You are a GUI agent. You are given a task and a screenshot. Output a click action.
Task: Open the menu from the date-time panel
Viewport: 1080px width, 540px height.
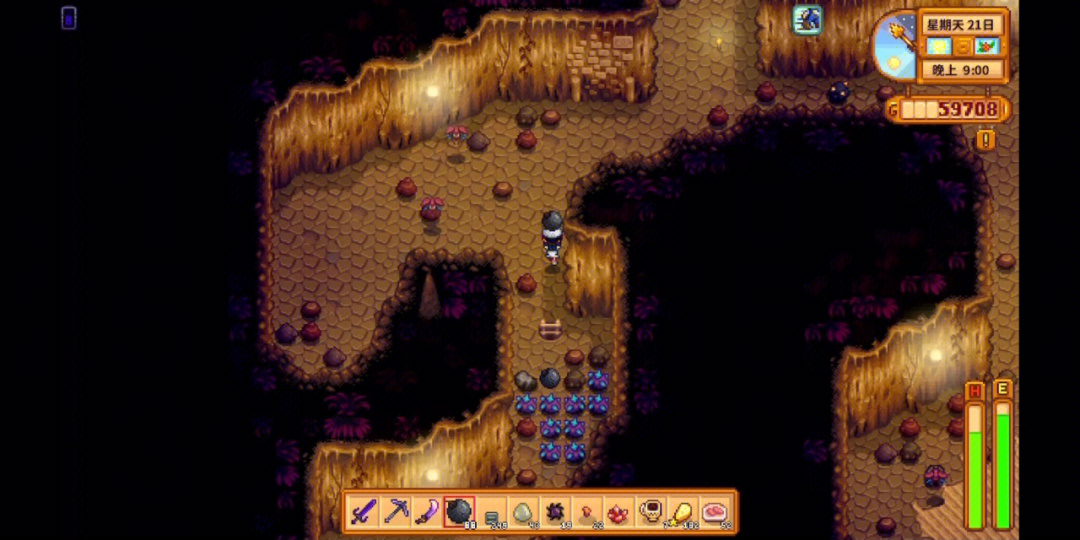[961, 46]
